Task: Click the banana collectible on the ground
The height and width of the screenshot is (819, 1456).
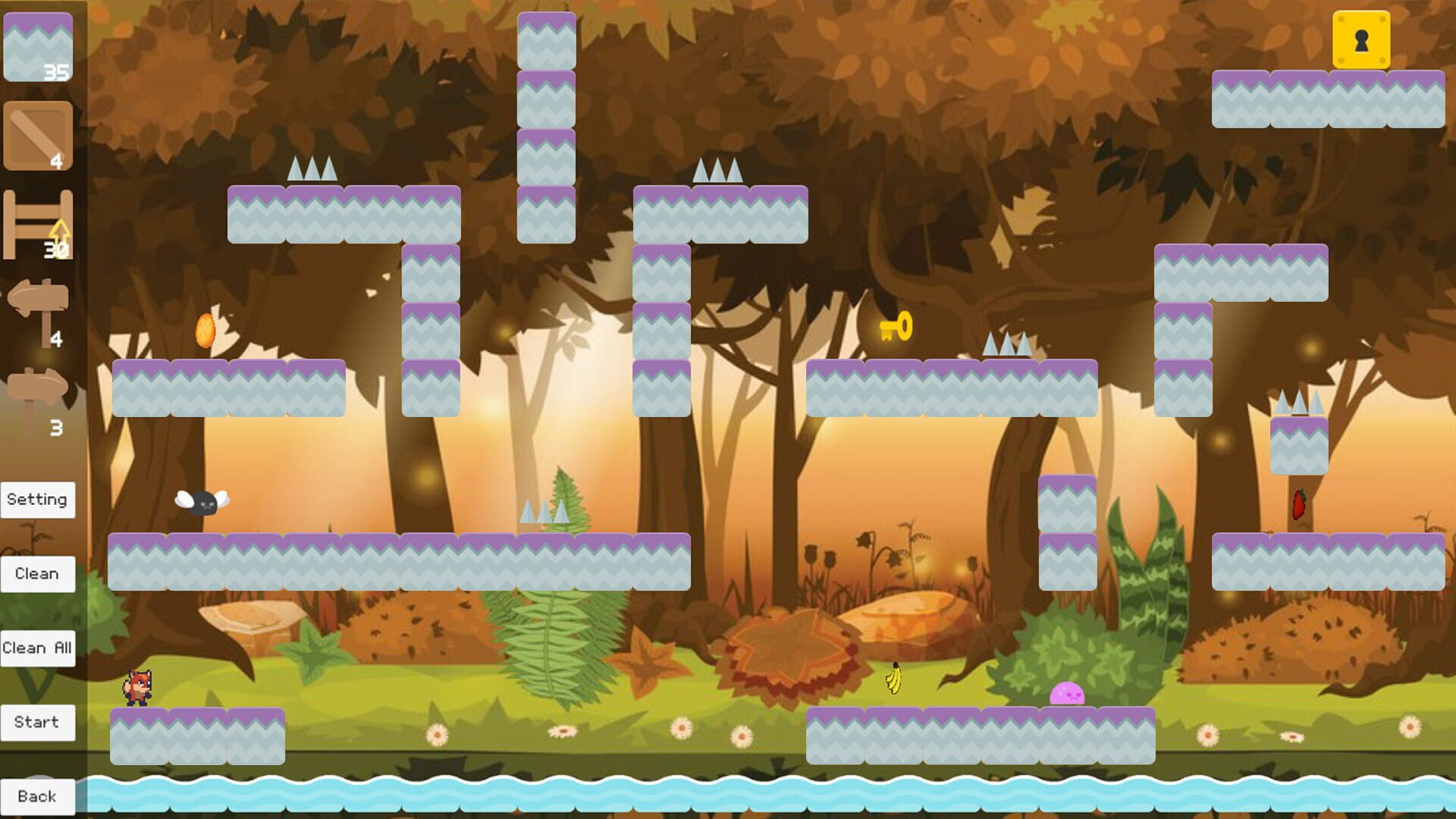Action: pyautogui.click(x=893, y=679)
